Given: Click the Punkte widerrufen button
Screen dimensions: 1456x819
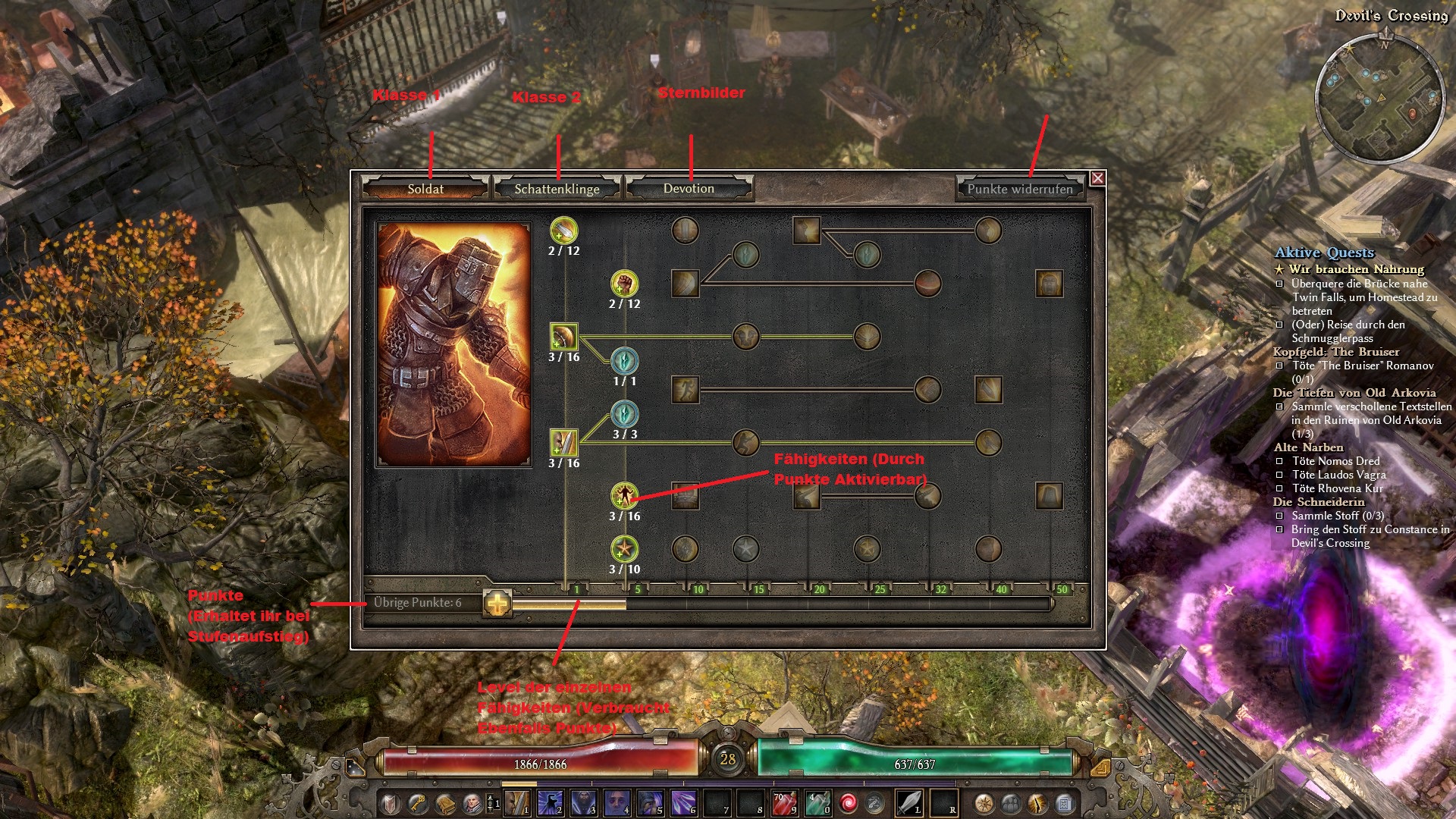Looking at the screenshot, I should 1020,189.
